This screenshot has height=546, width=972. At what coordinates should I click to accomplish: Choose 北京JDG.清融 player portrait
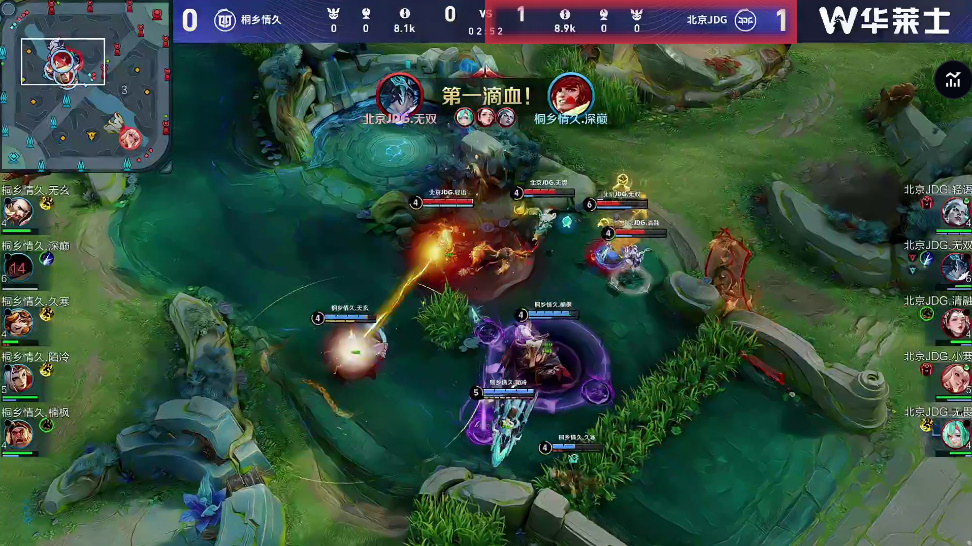pos(955,322)
